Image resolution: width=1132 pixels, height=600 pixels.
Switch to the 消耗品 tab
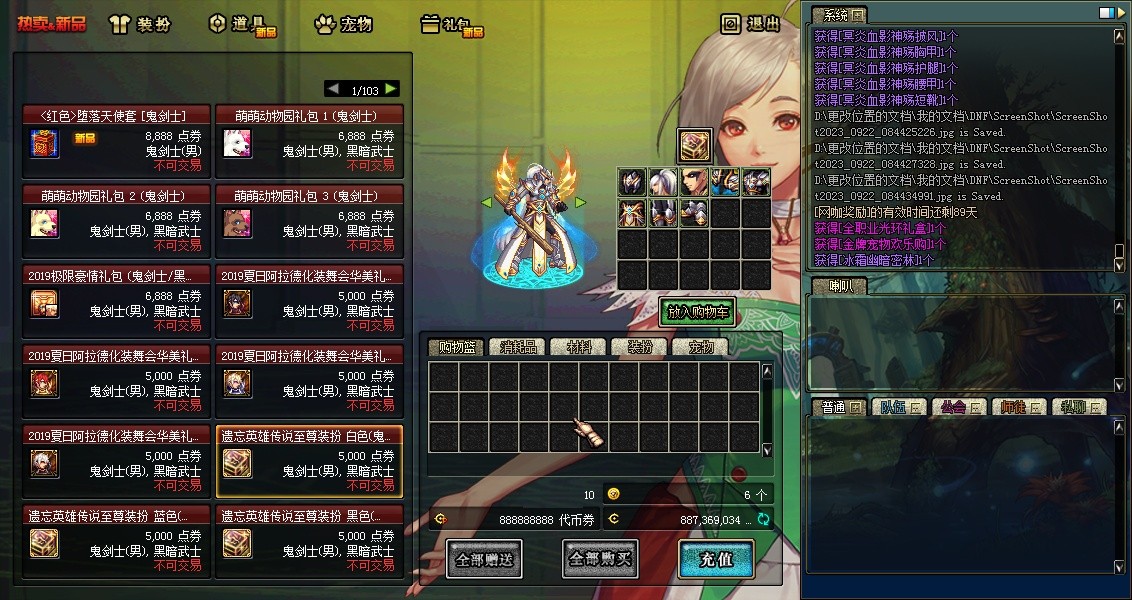pos(518,347)
